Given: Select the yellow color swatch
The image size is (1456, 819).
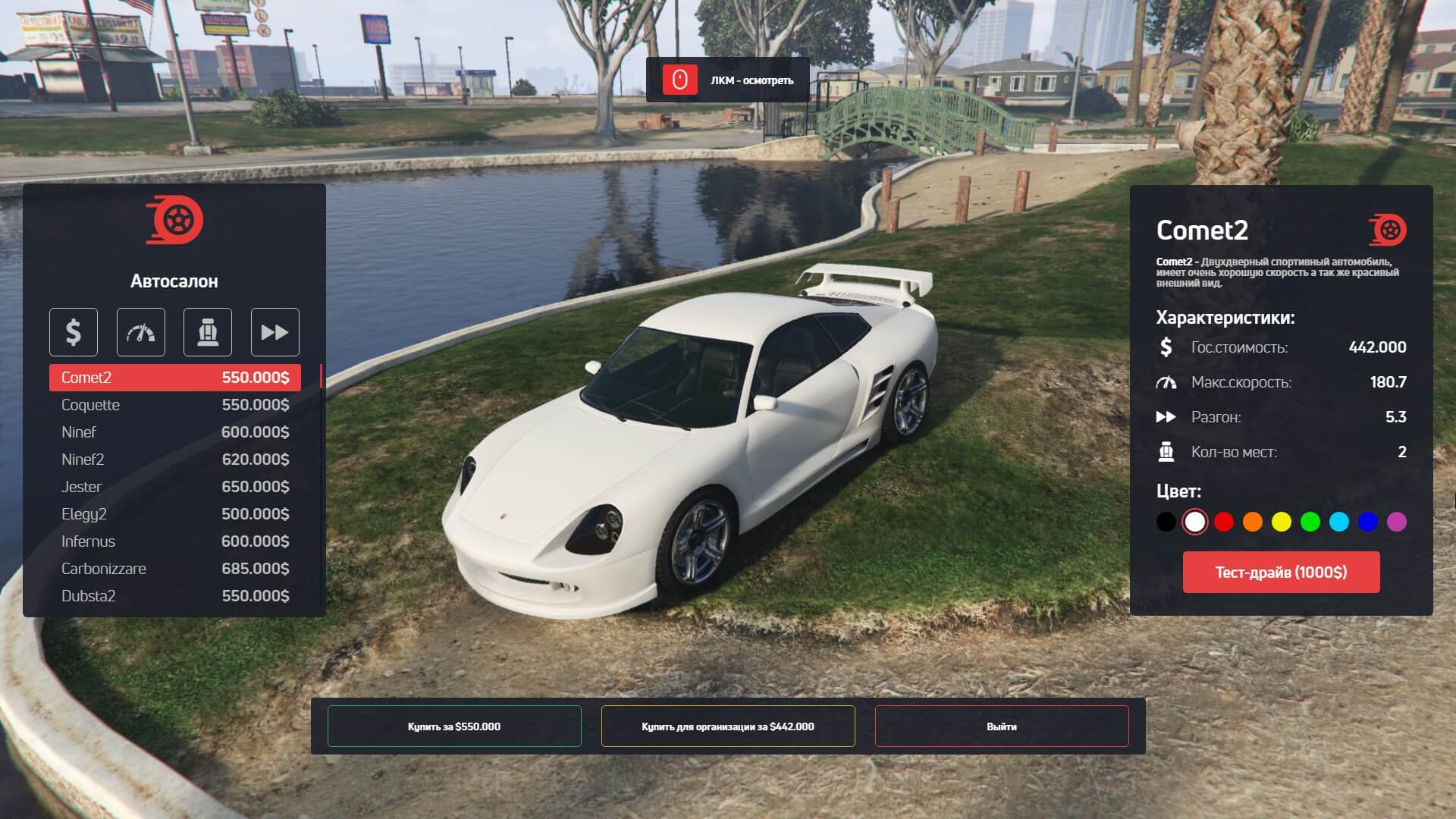Looking at the screenshot, I should coord(1282,522).
